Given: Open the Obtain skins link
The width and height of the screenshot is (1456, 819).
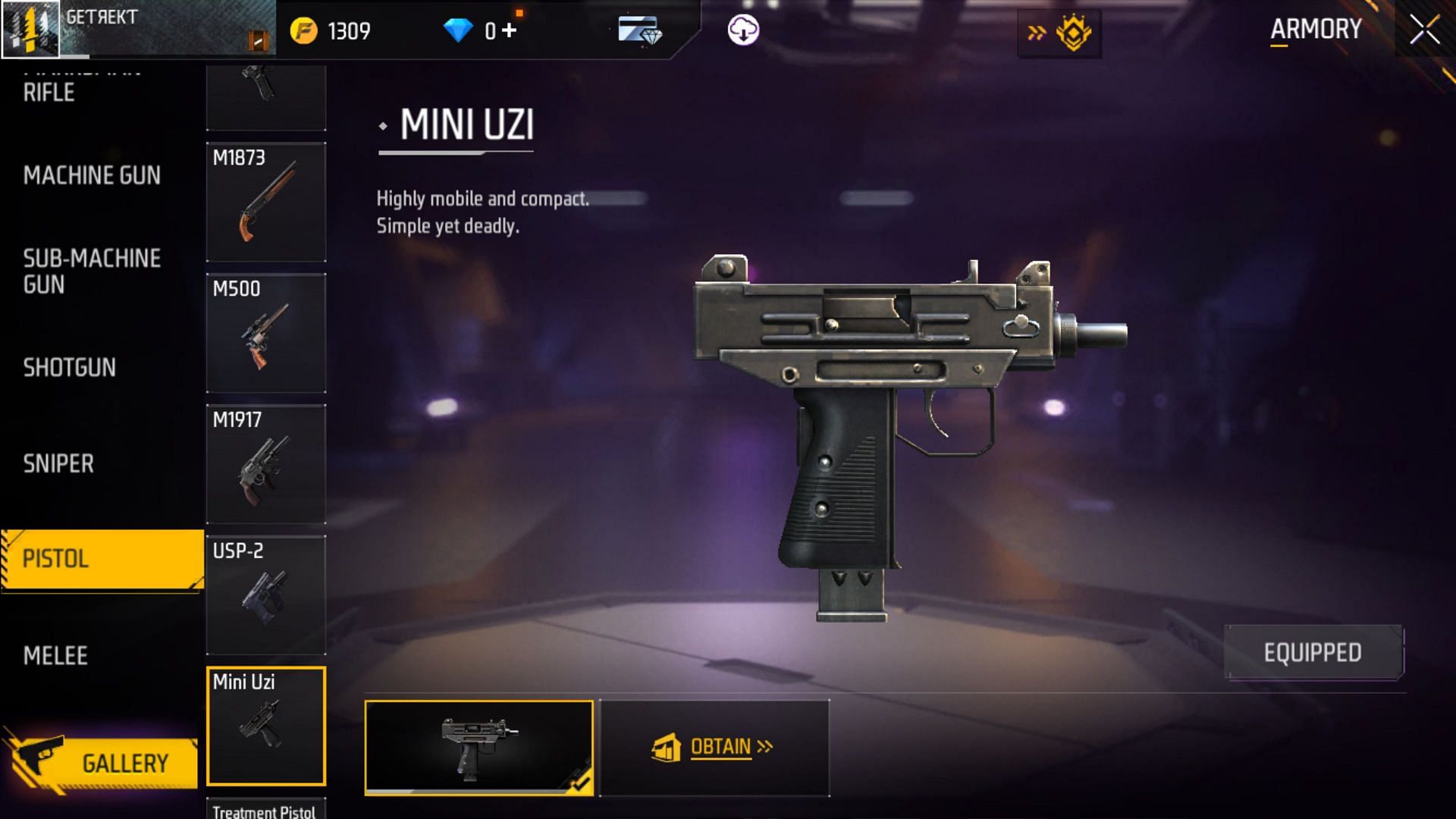Looking at the screenshot, I should coord(714,748).
